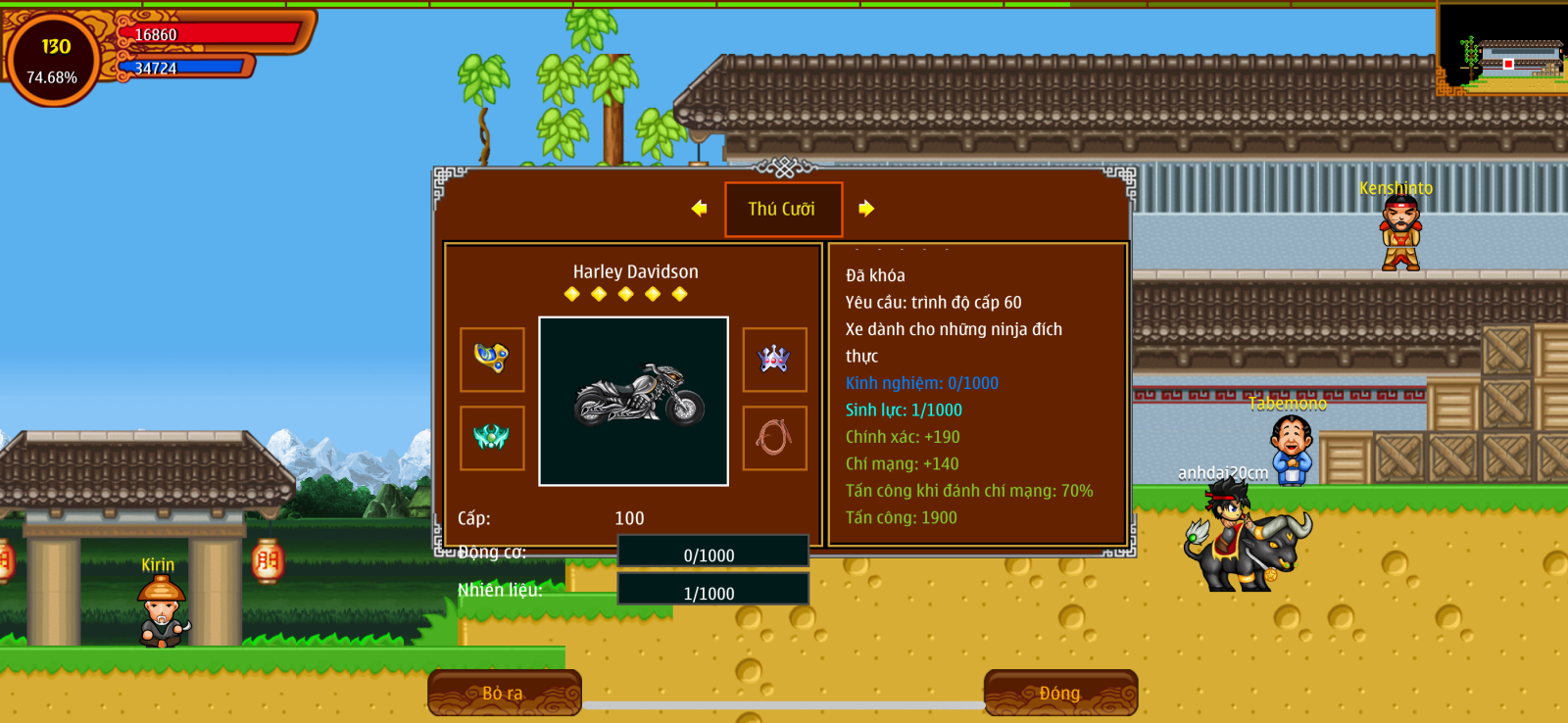This screenshot has height=723, width=1568.
Task: Select the teal winged mask slot
Action: (x=492, y=438)
